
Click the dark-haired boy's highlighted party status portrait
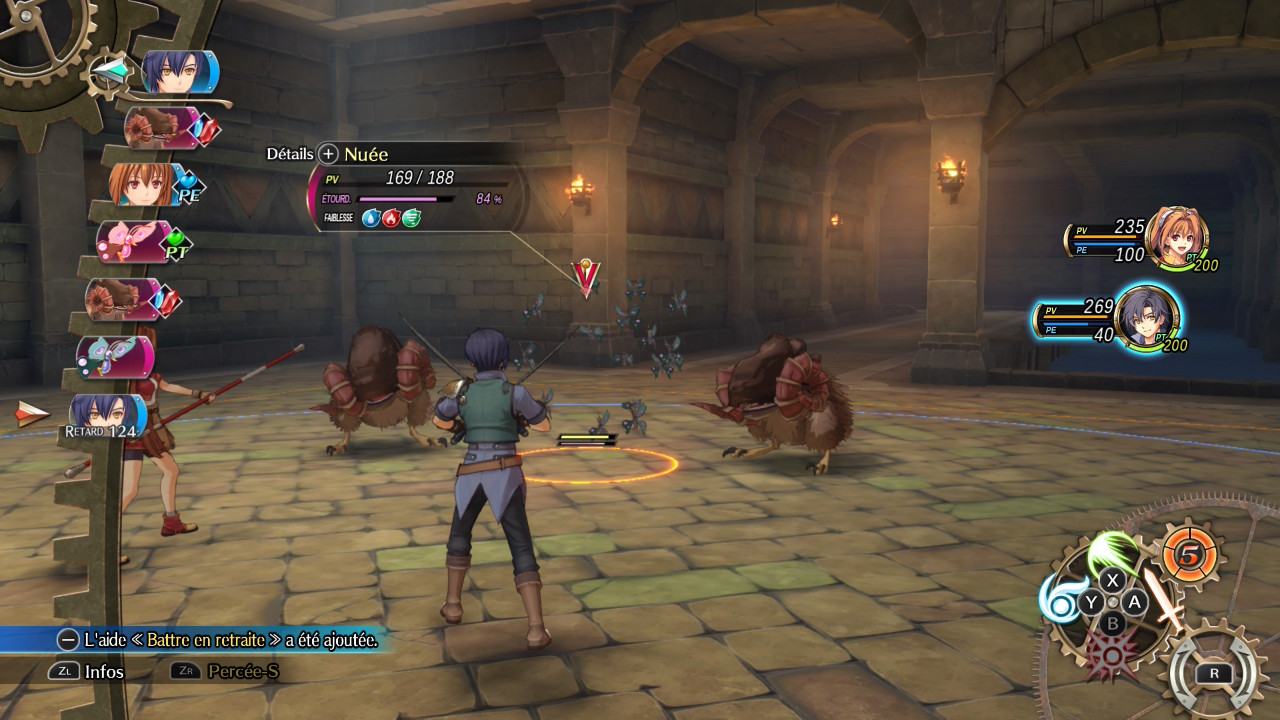pos(1146,318)
